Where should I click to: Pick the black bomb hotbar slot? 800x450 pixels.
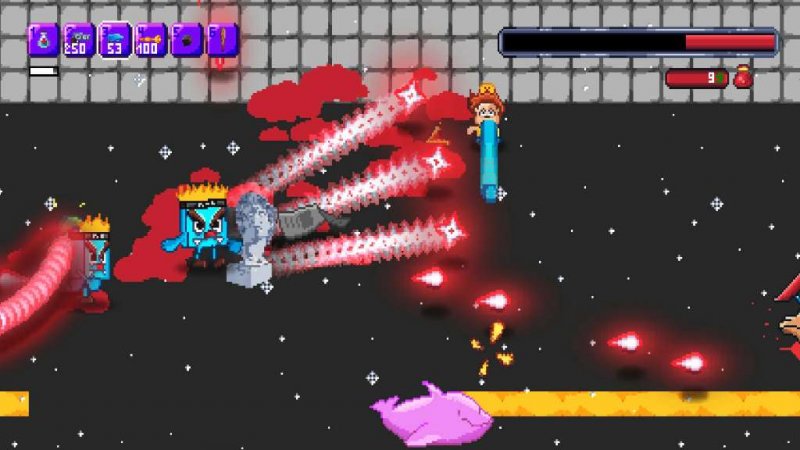click(187, 41)
